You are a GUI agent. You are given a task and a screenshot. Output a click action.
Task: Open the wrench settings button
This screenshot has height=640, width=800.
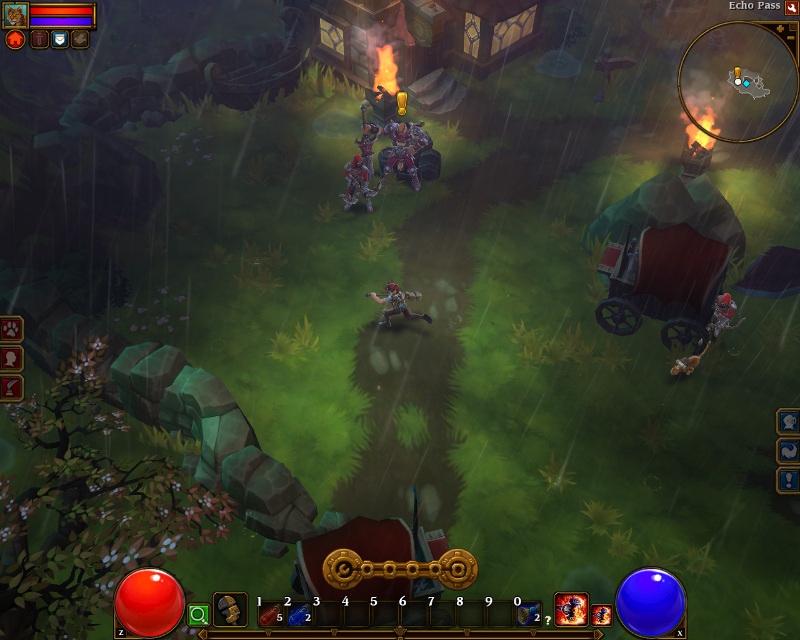click(791, 7)
